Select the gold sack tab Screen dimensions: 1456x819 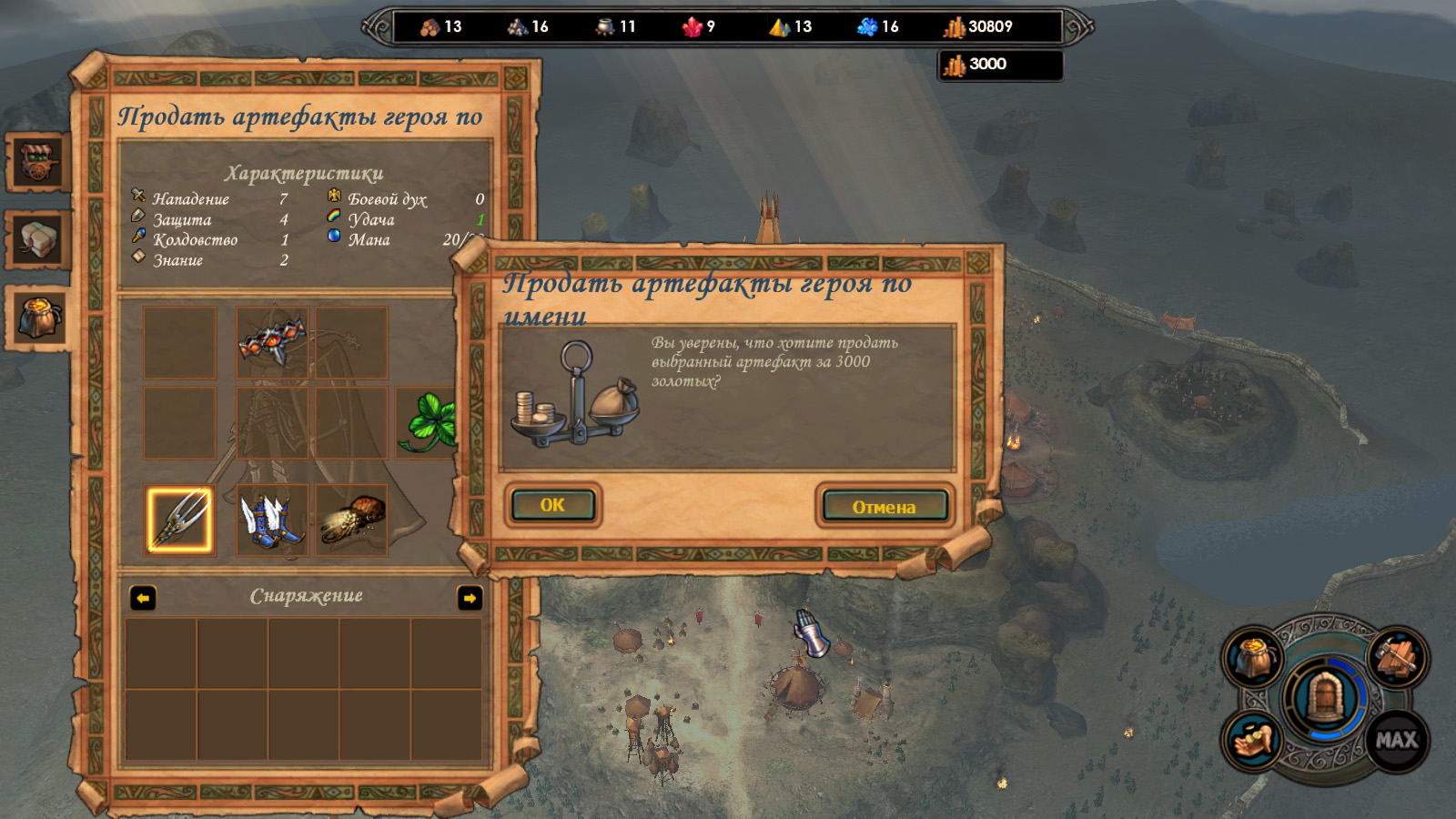pos(38,318)
